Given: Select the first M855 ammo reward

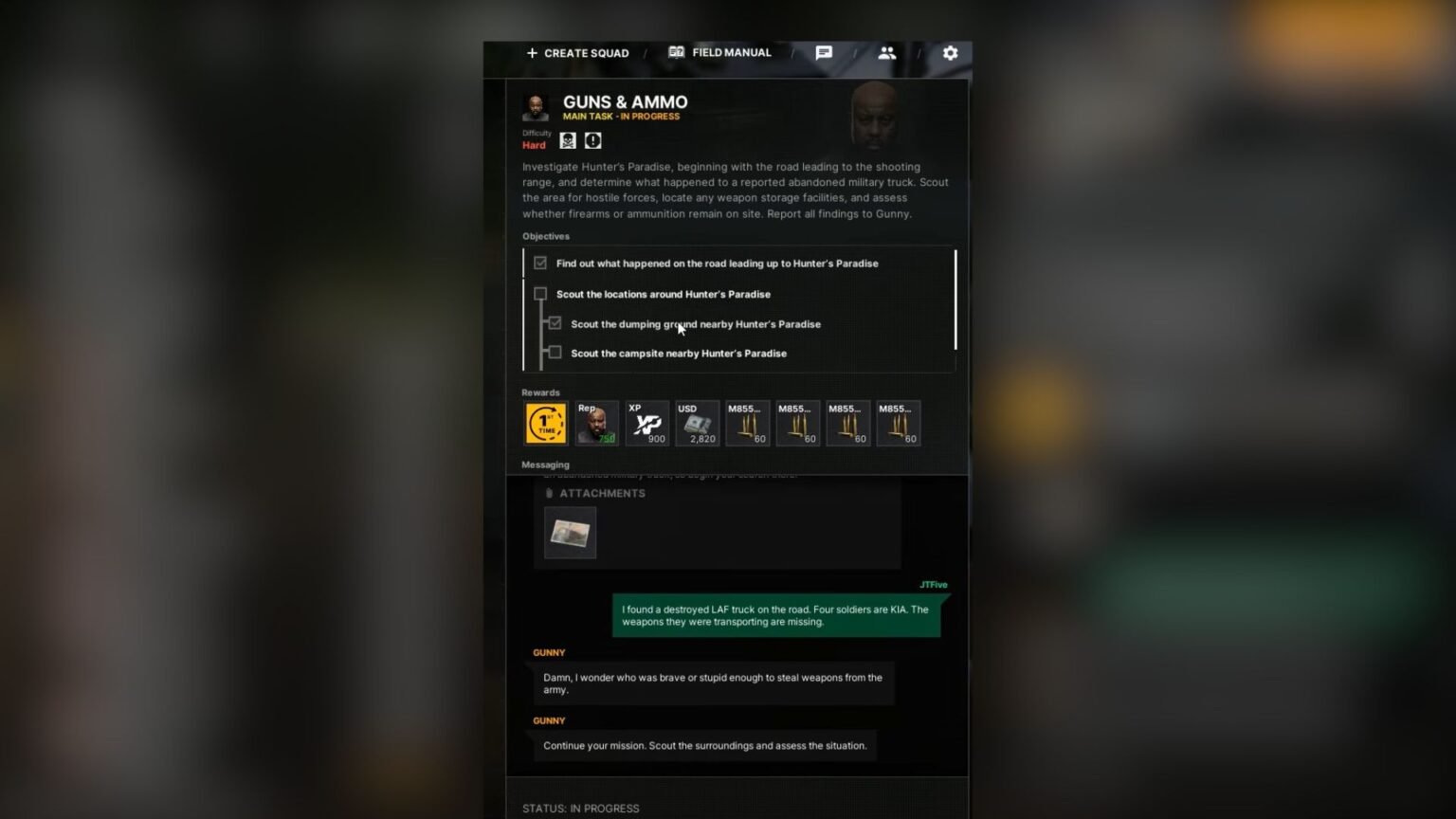Looking at the screenshot, I should point(747,423).
